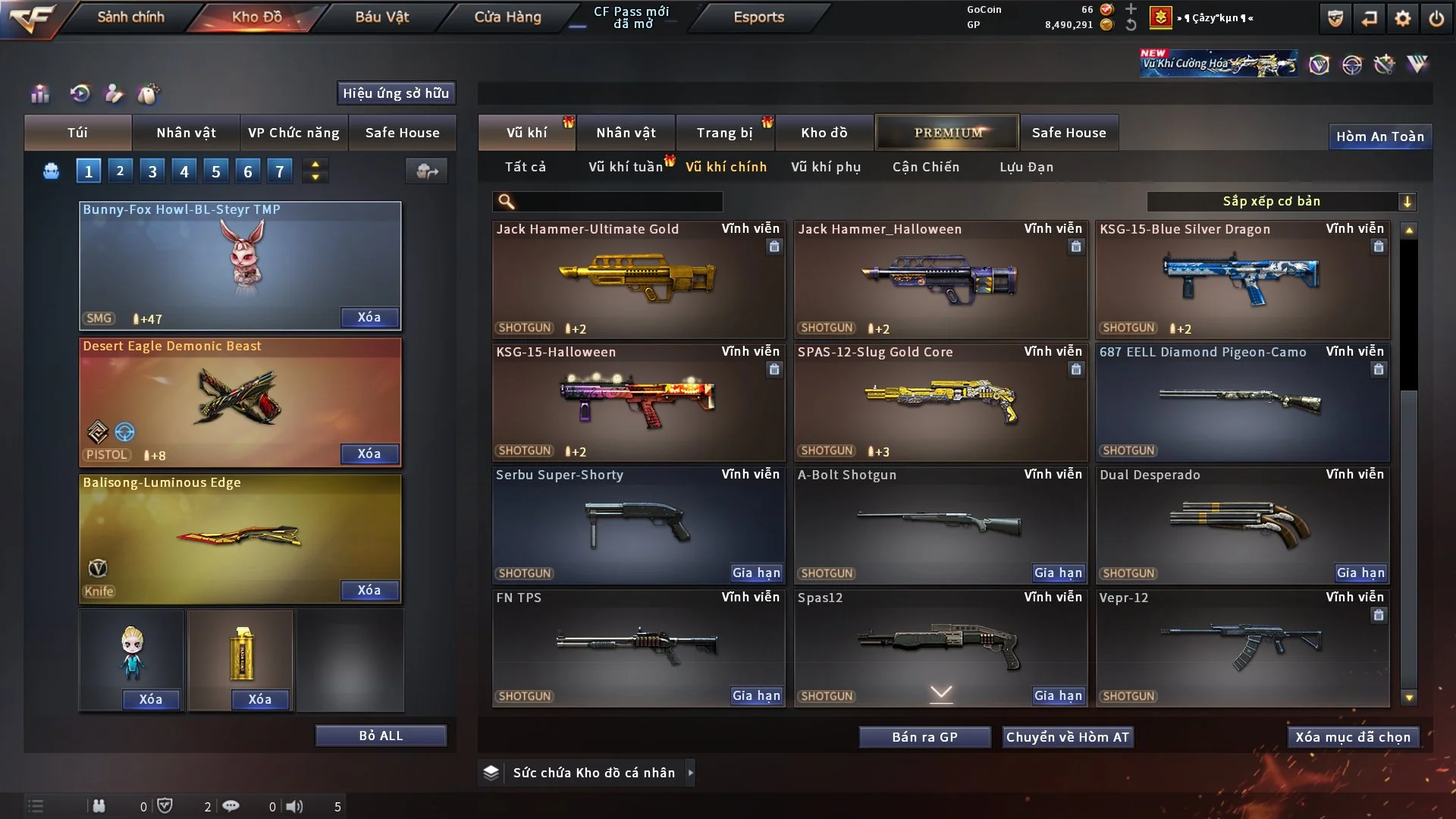This screenshot has width=1456, height=819.
Task: Show Cận Chiến melee weapons
Action: point(925,167)
